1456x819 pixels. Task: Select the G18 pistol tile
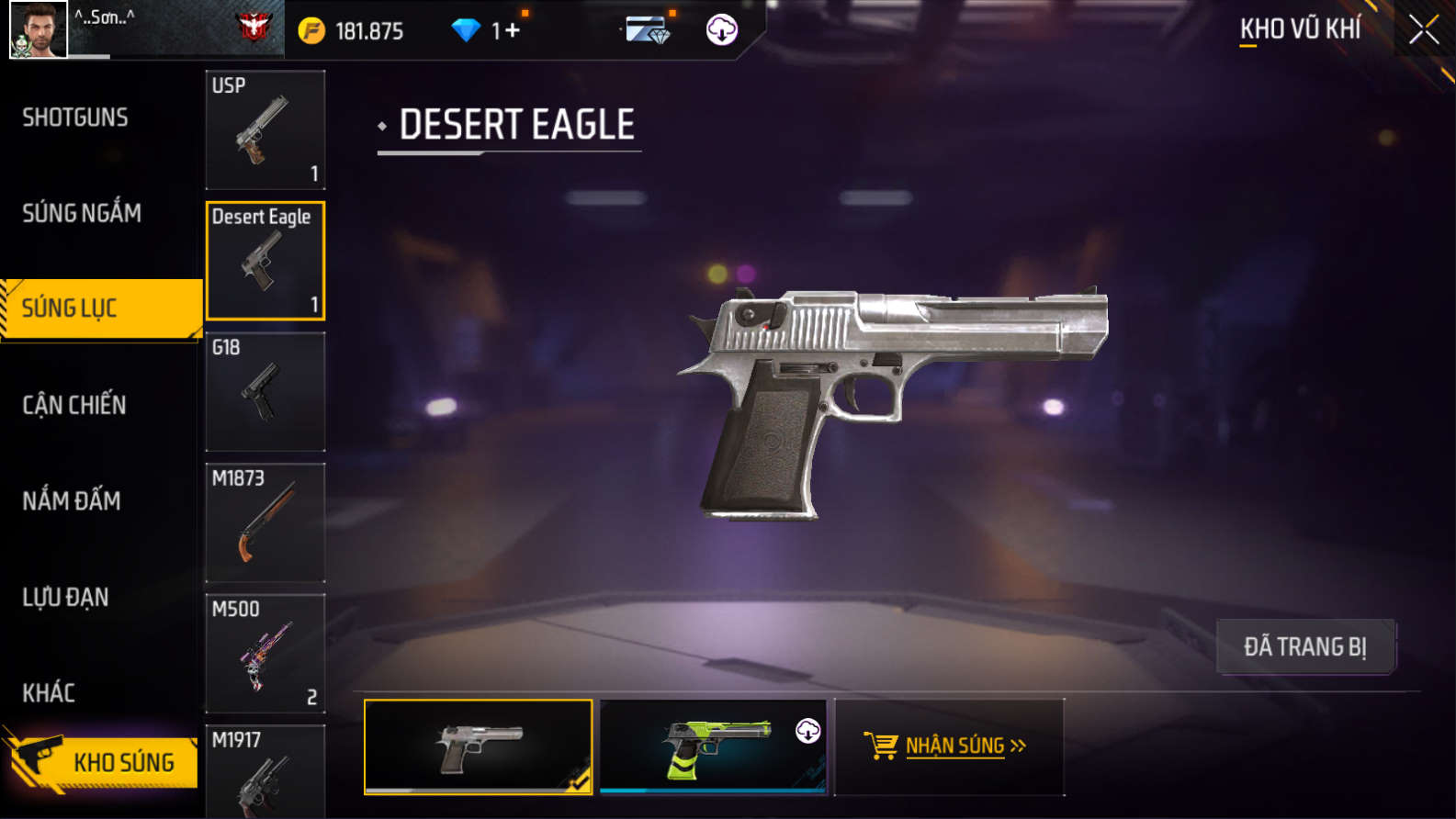point(265,392)
